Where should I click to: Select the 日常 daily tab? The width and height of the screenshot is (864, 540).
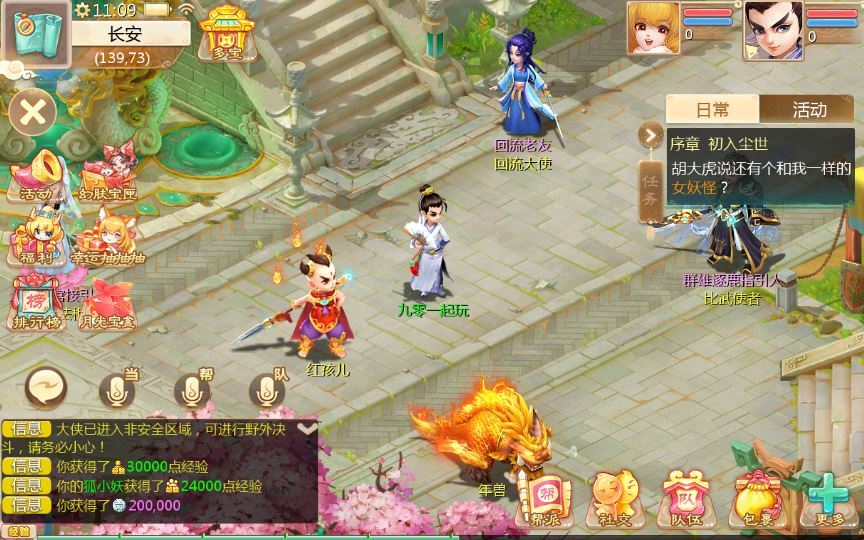point(713,110)
